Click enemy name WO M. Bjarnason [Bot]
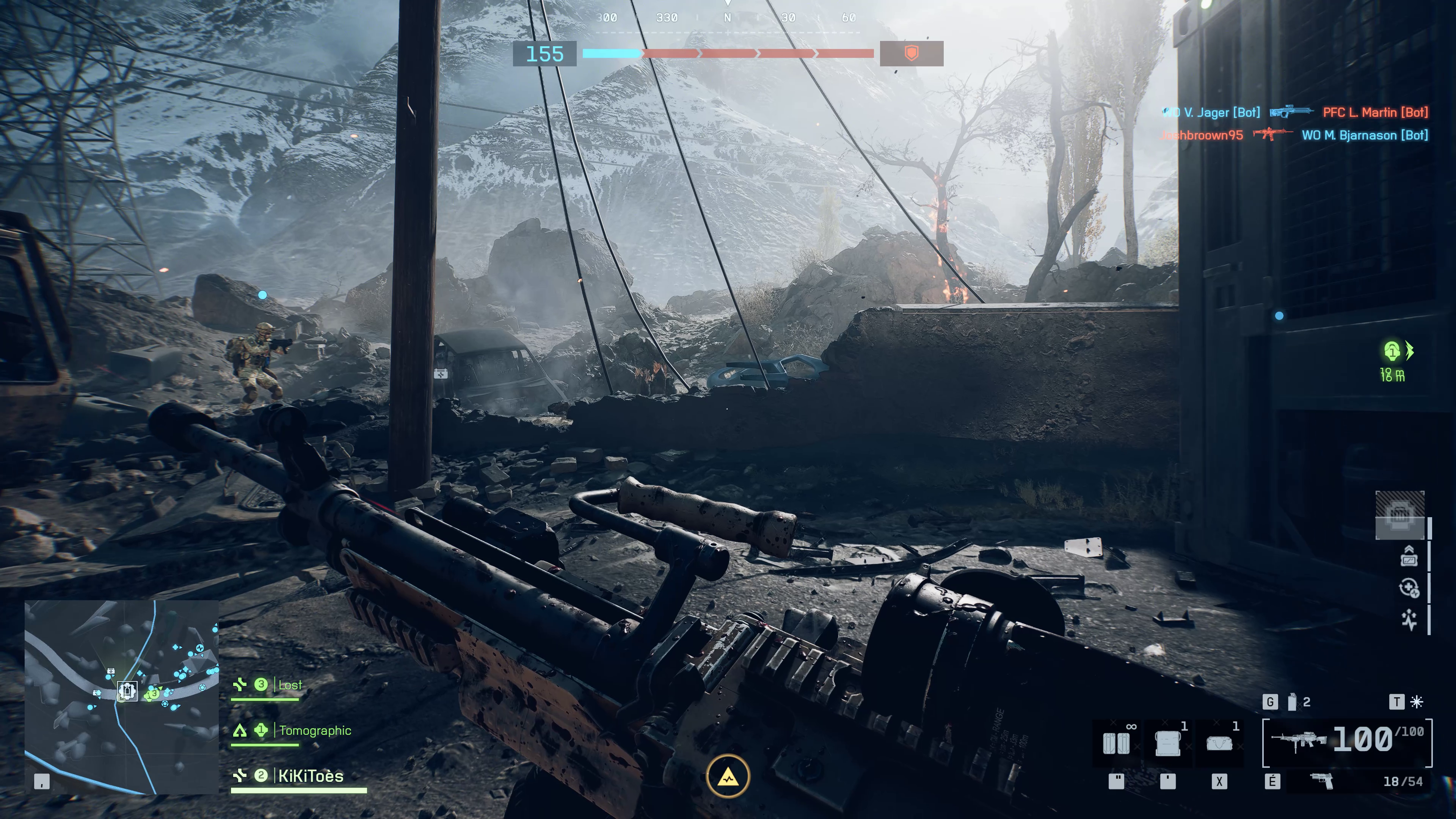The image size is (1456, 819). (1367, 135)
